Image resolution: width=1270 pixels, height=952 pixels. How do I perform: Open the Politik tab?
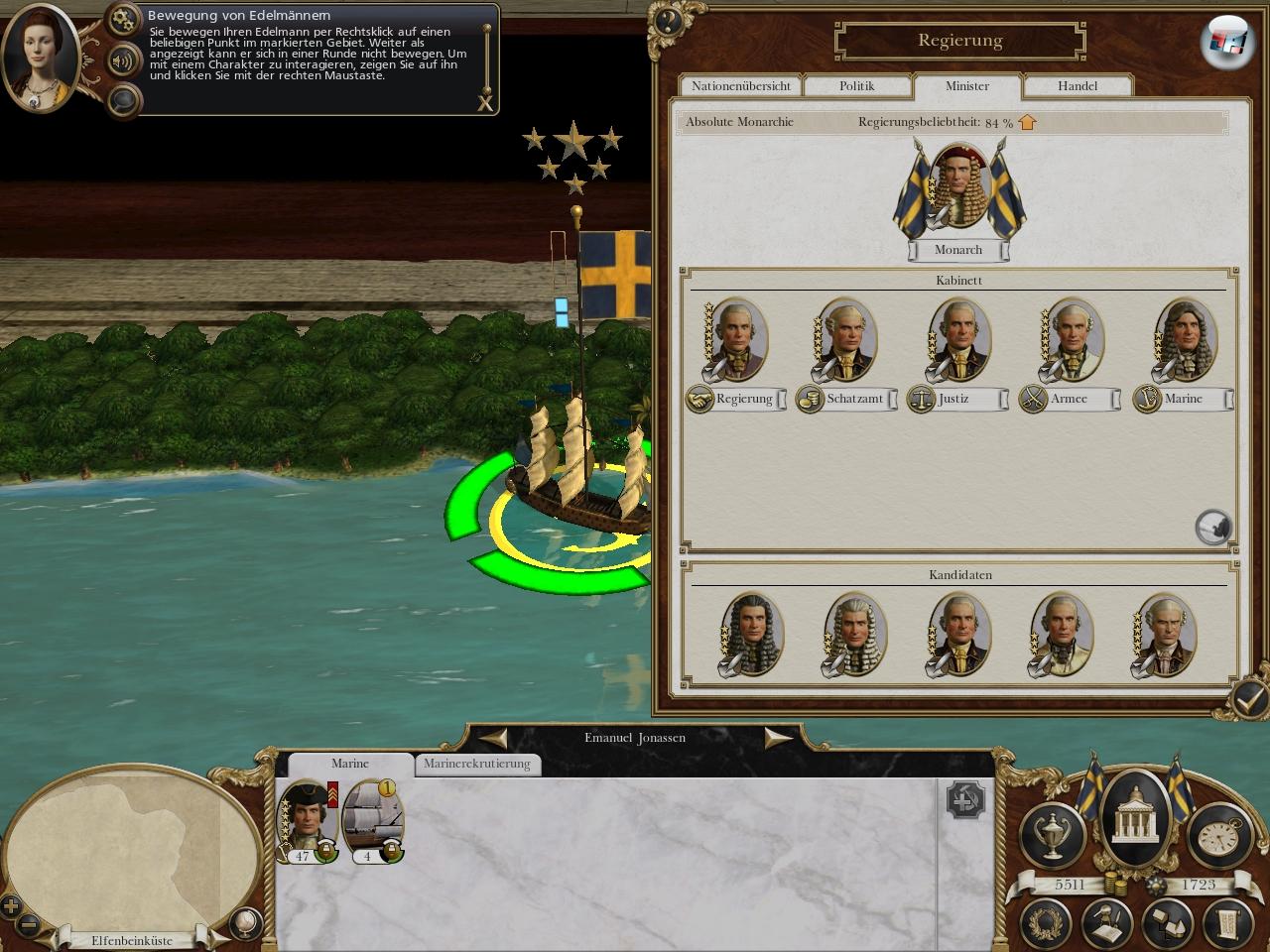point(856,86)
